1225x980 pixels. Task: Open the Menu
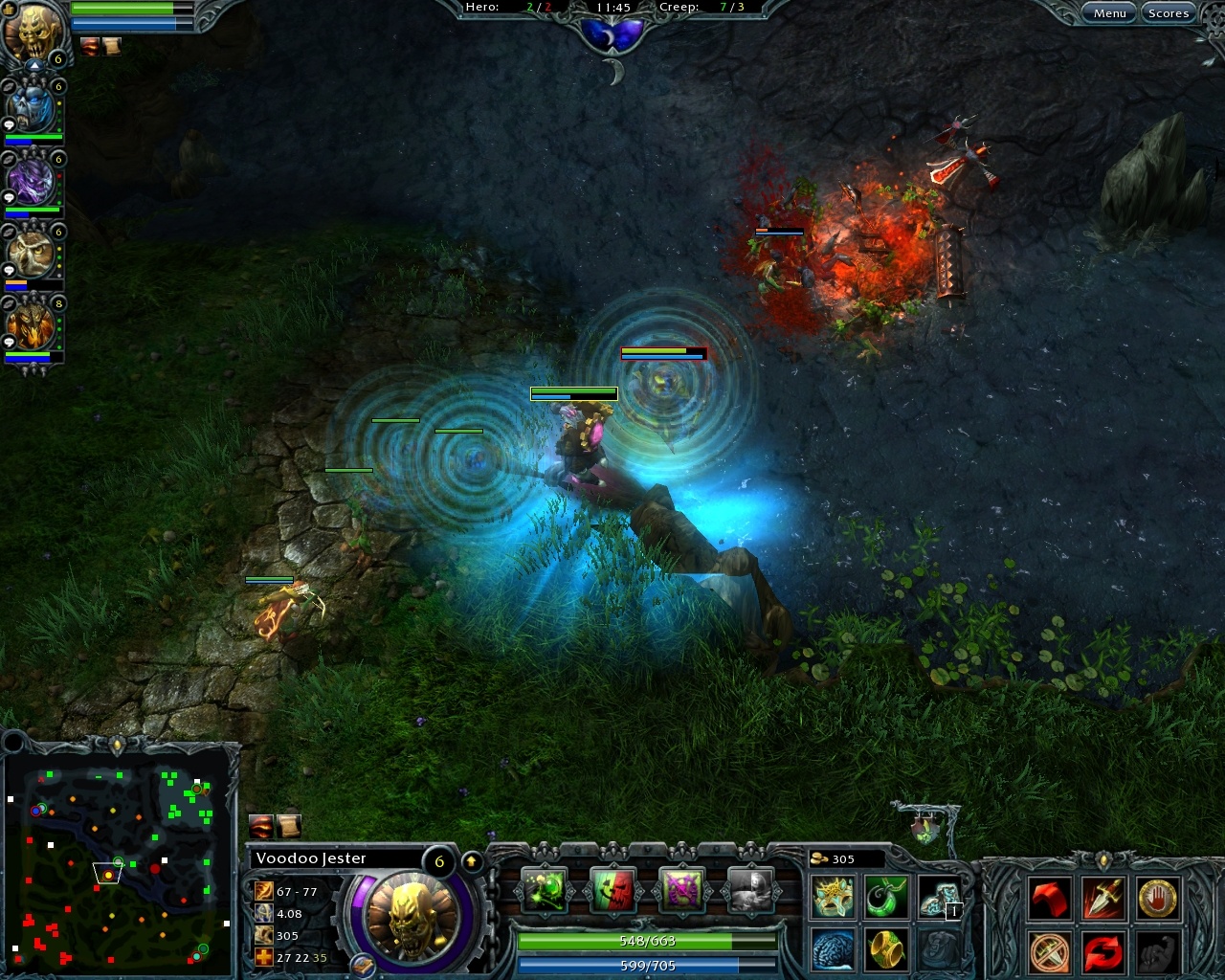point(1108,12)
